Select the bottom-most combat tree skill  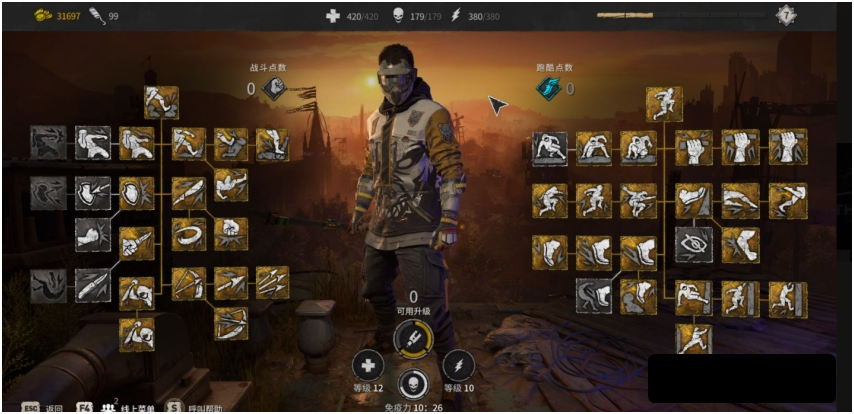137,334
